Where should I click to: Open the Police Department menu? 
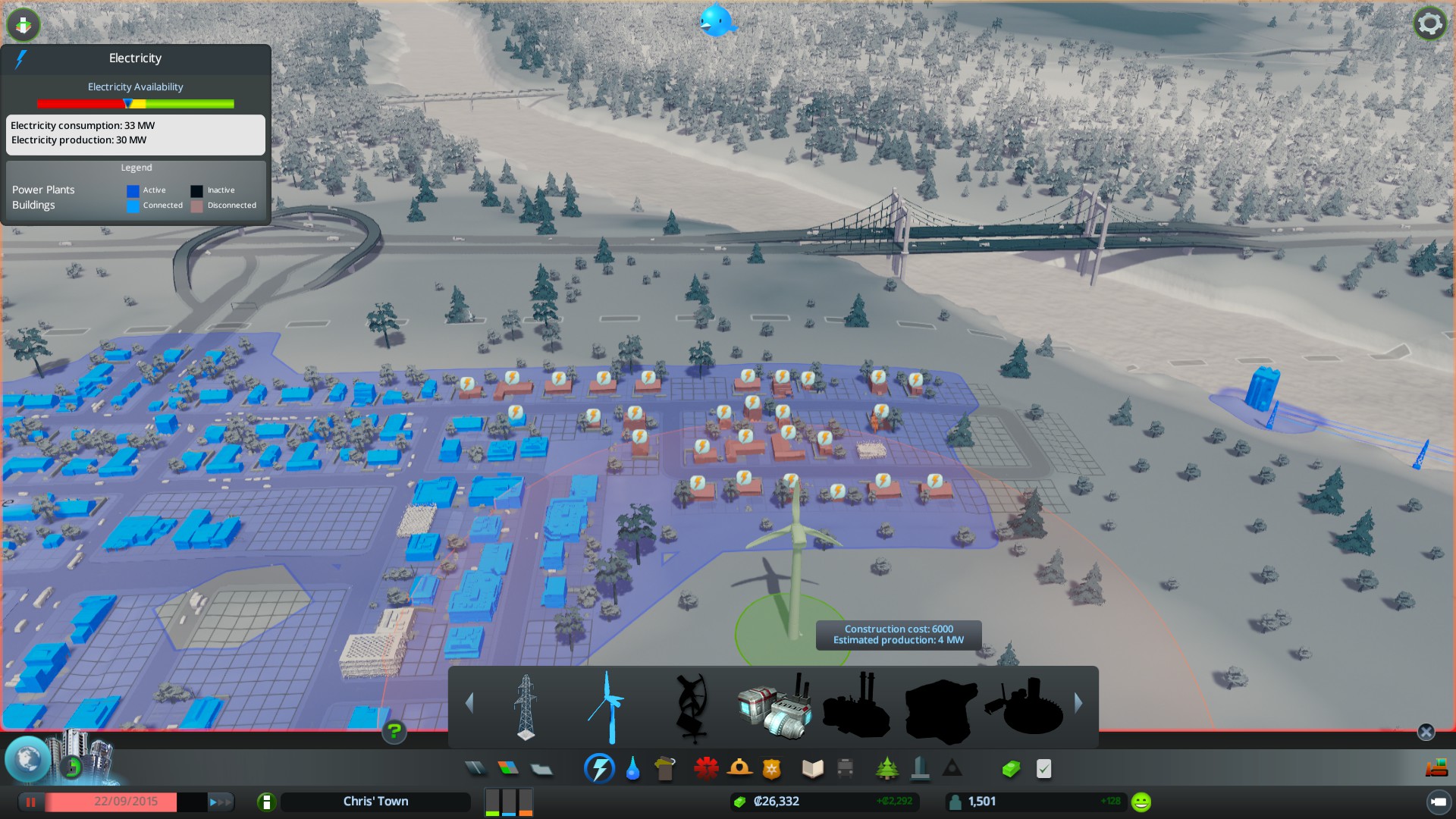coord(772,769)
